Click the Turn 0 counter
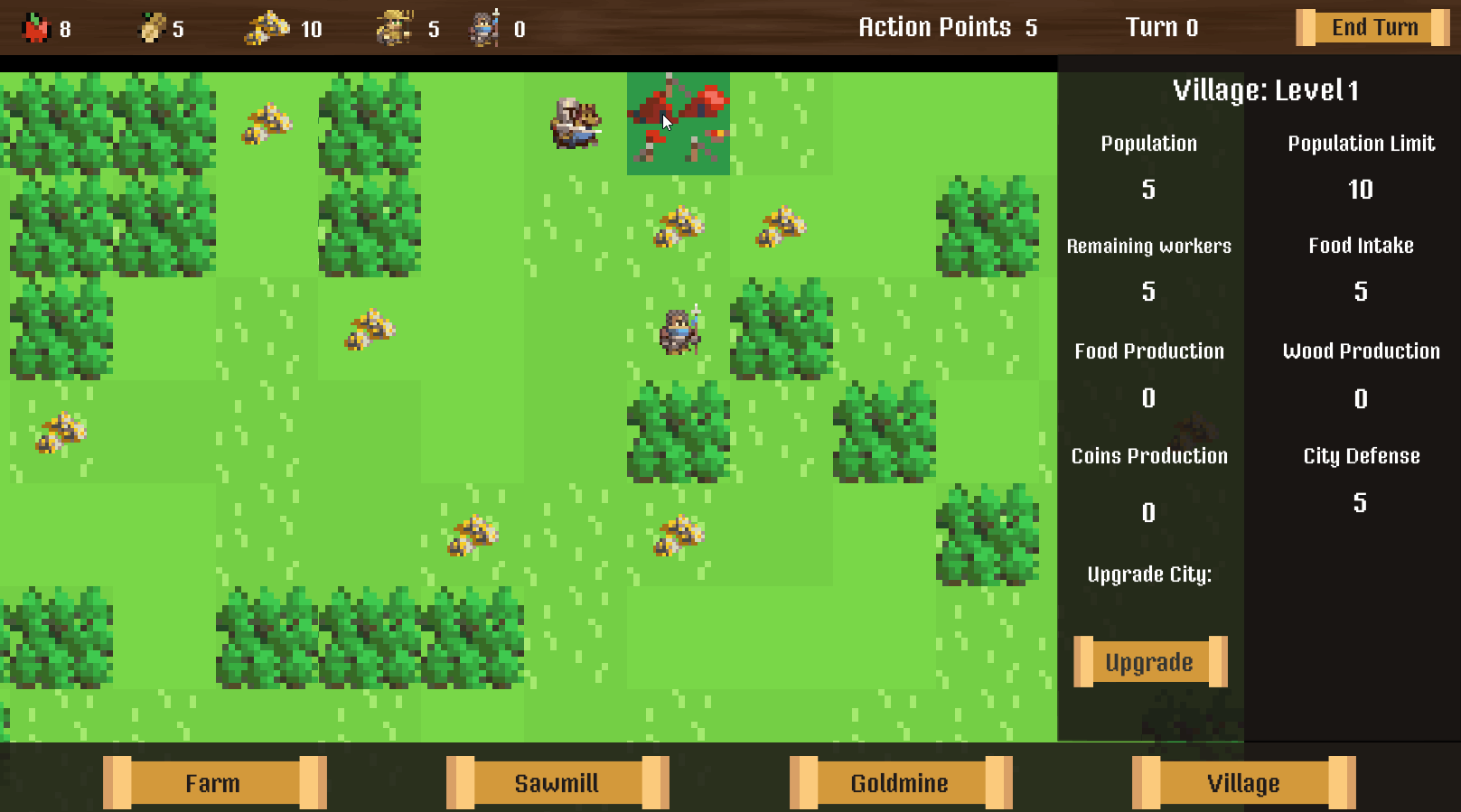Viewport: 1461px width, 812px height. click(1162, 27)
